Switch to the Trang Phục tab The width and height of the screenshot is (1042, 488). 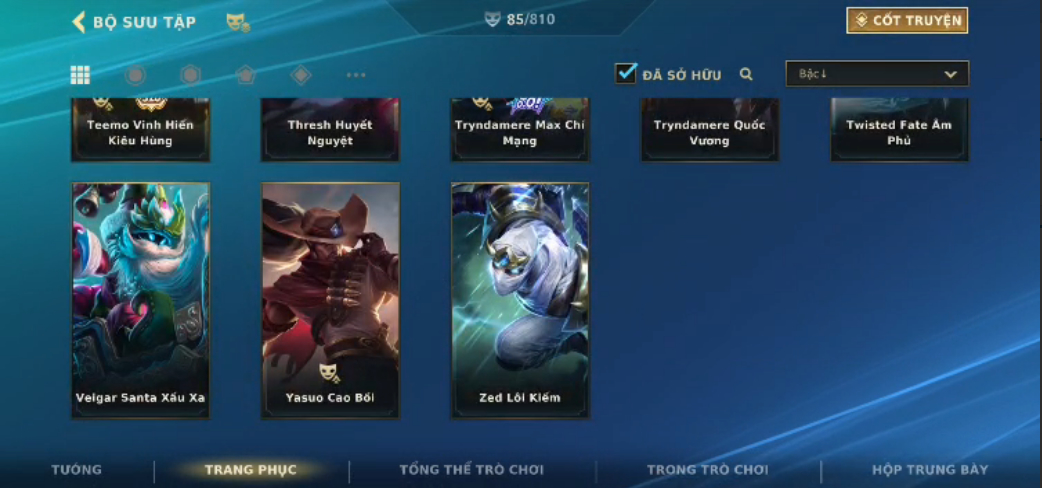click(250, 470)
